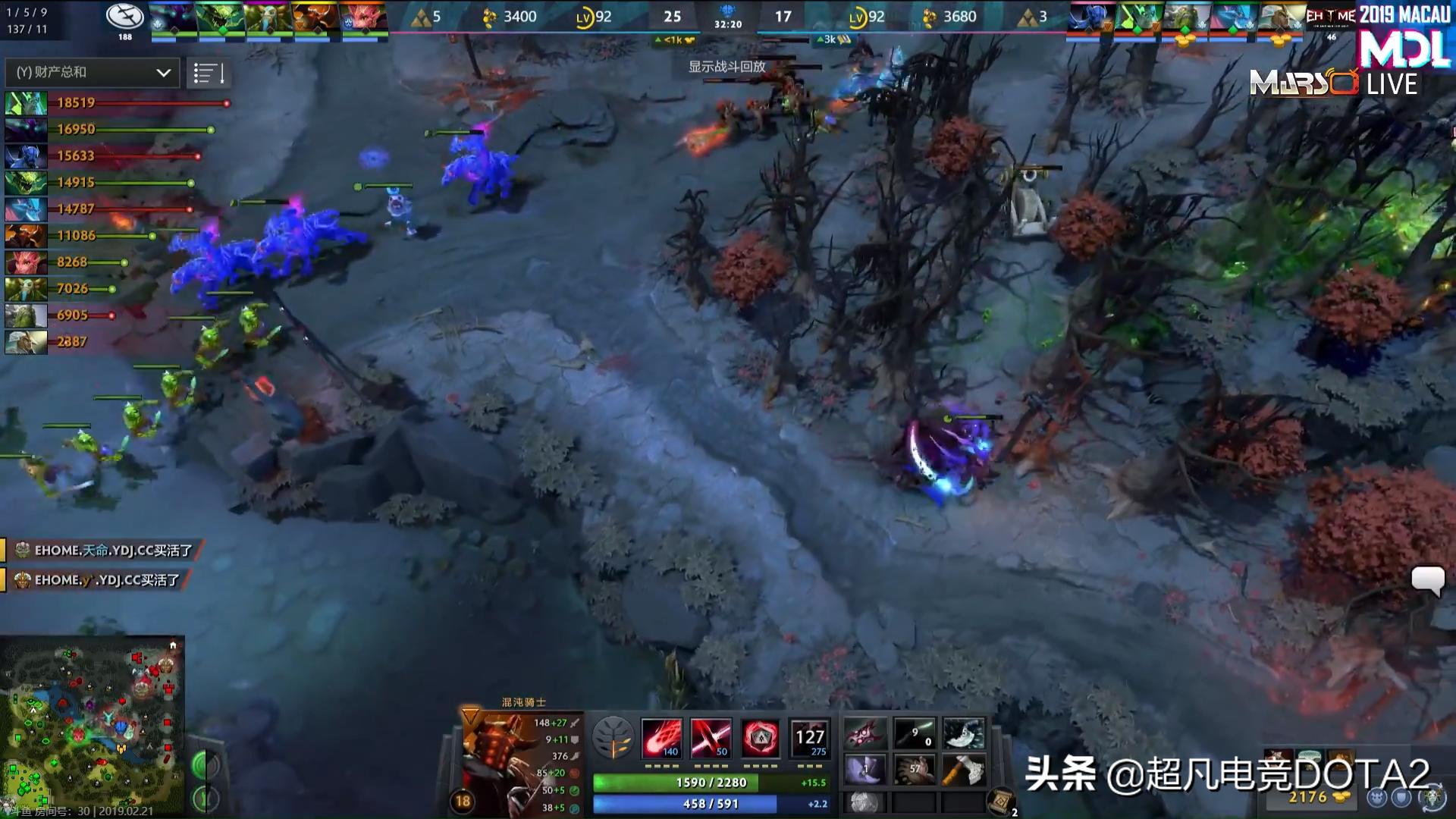This screenshot has height=819, width=1456.
Task: Click the EHOME.天命 buyback message
Action: coord(102,551)
